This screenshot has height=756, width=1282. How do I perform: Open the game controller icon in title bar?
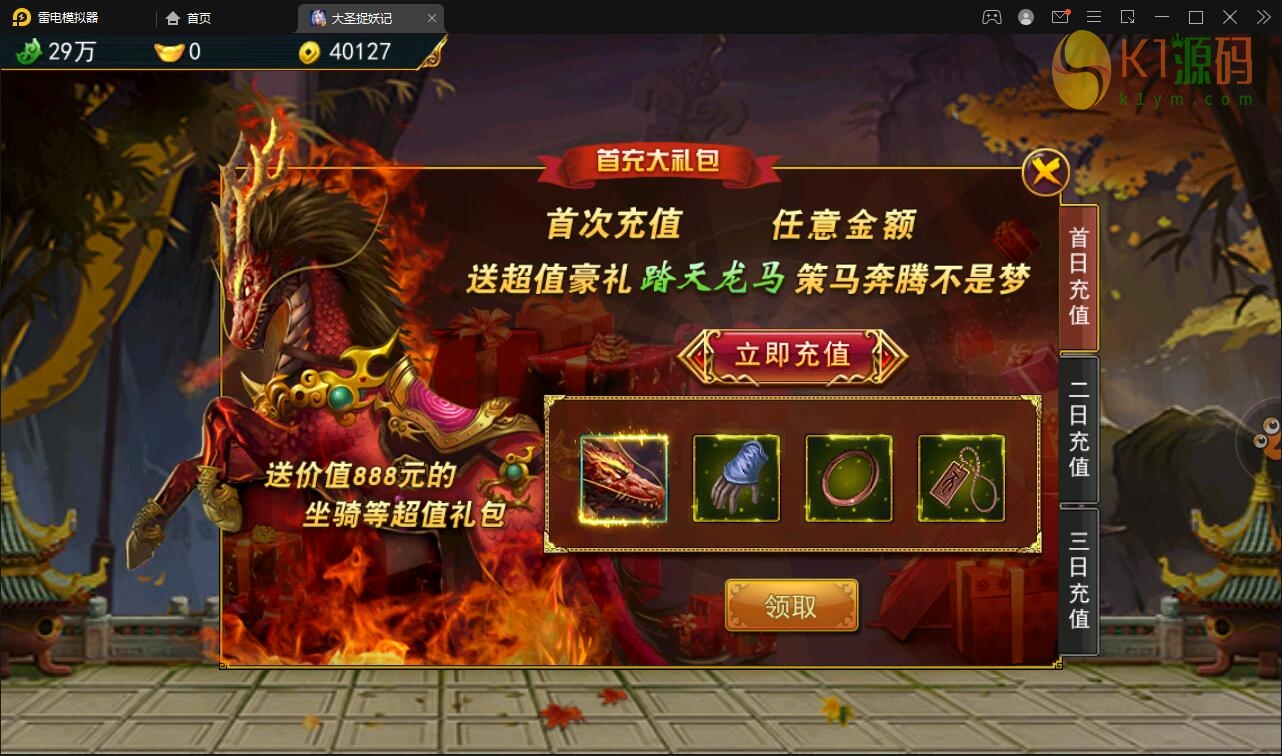point(992,17)
